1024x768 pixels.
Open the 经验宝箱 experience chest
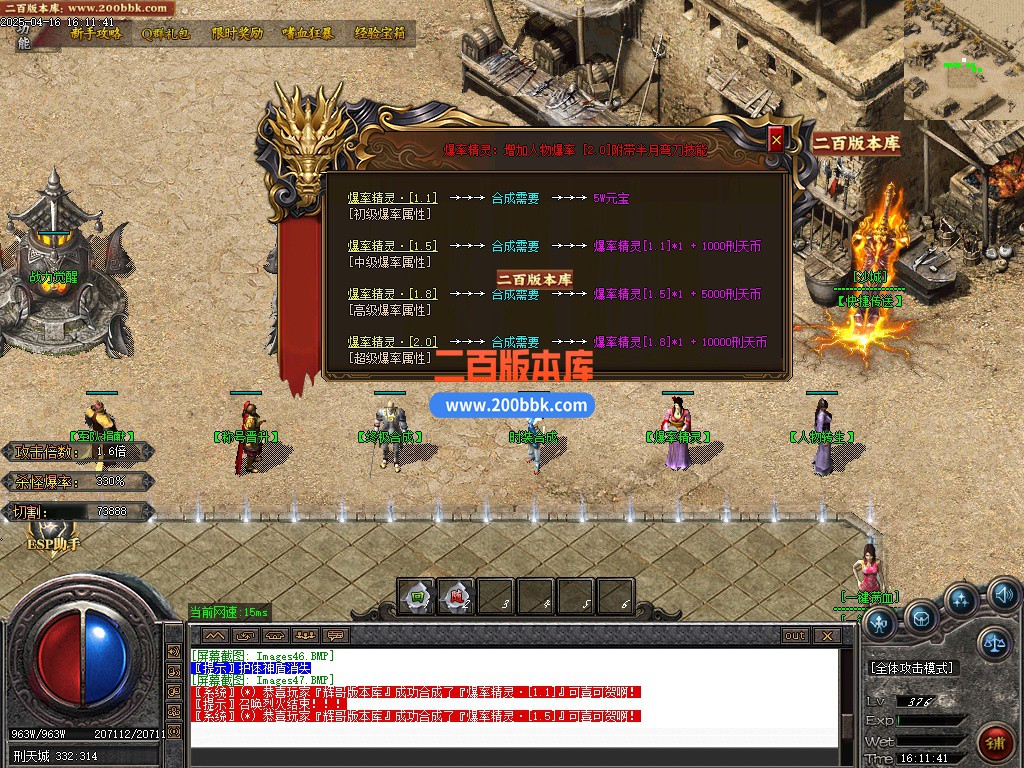pyautogui.click(x=380, y=33)
